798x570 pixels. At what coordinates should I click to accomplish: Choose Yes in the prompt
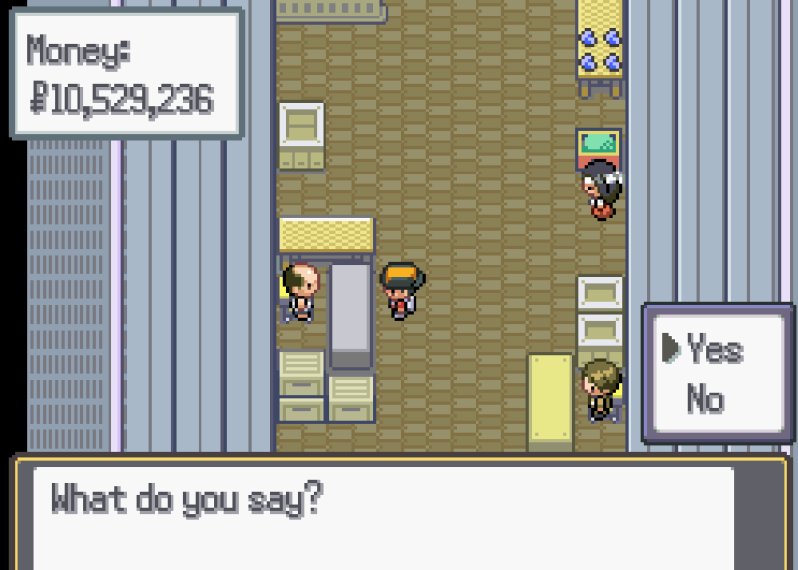click(x=714, y=350)
